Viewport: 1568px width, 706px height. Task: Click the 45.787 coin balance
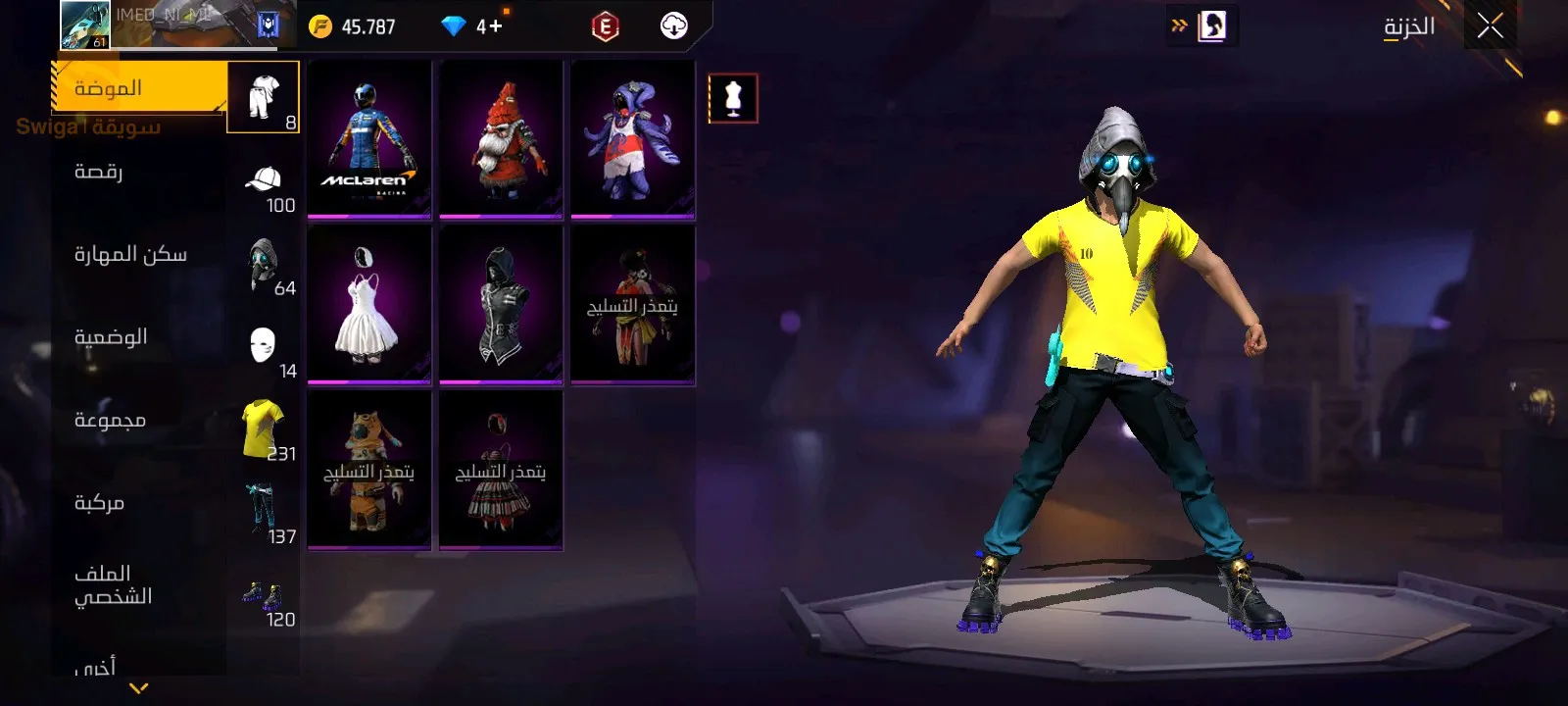367,25
